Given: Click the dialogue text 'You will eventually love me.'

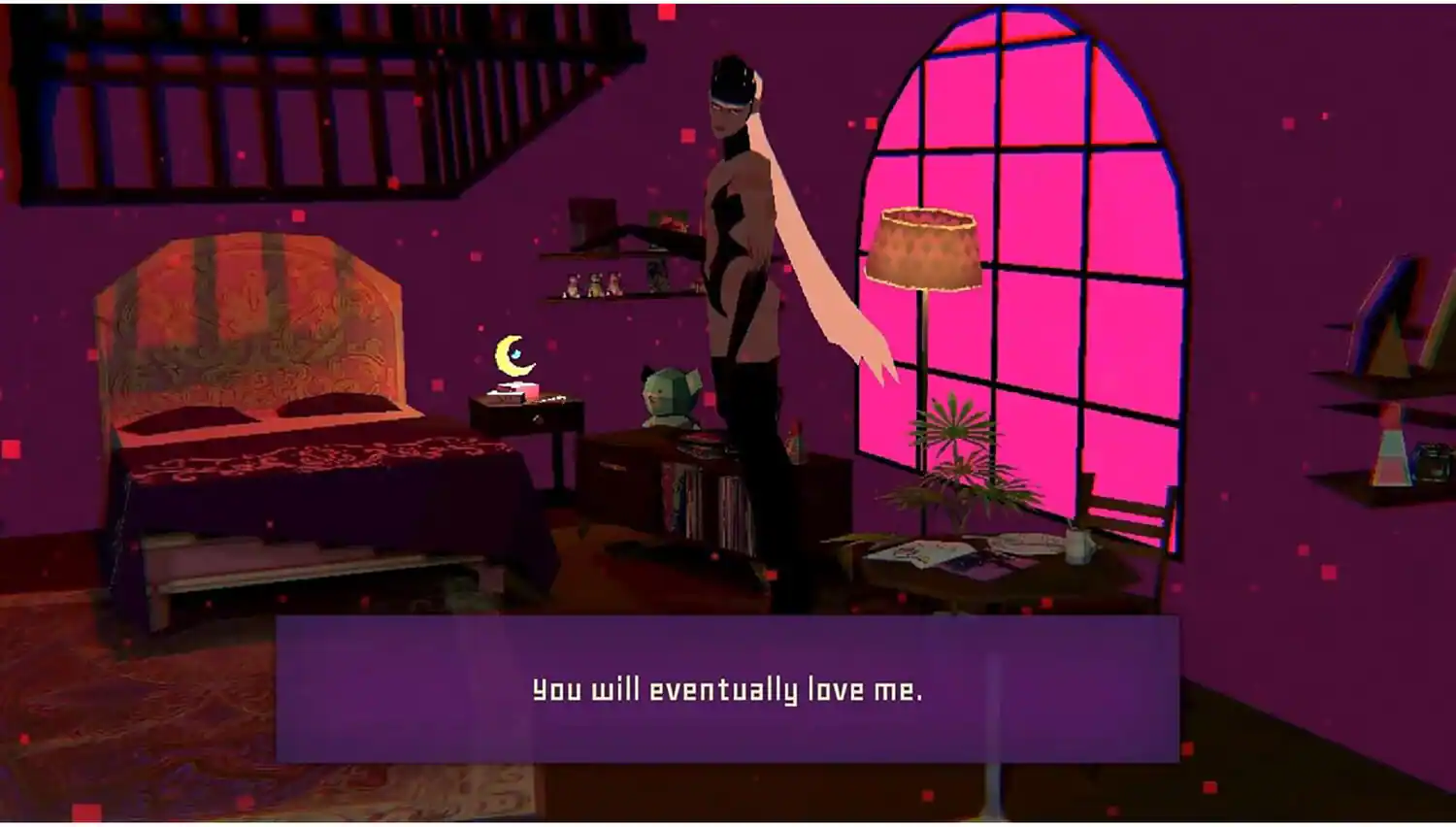Looking at the screenshot, I should point(728,691).
